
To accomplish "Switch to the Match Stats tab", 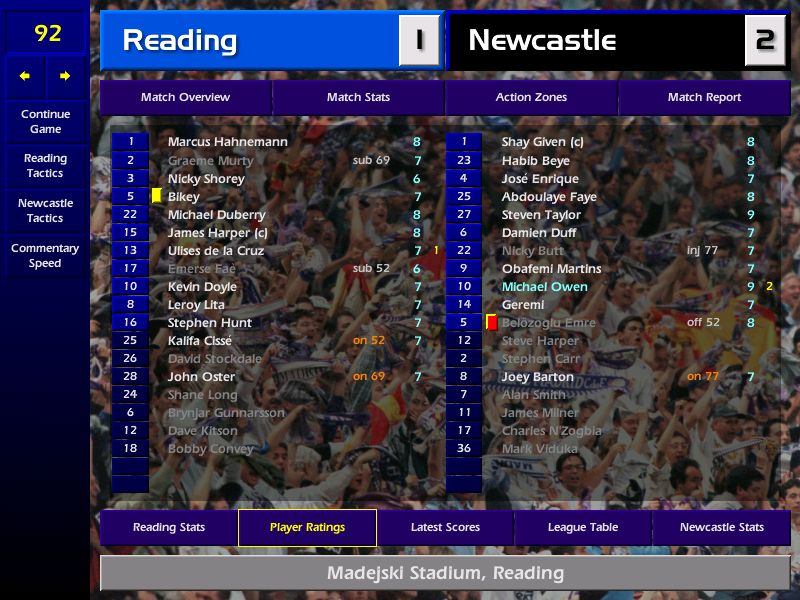I will (358, 97).
